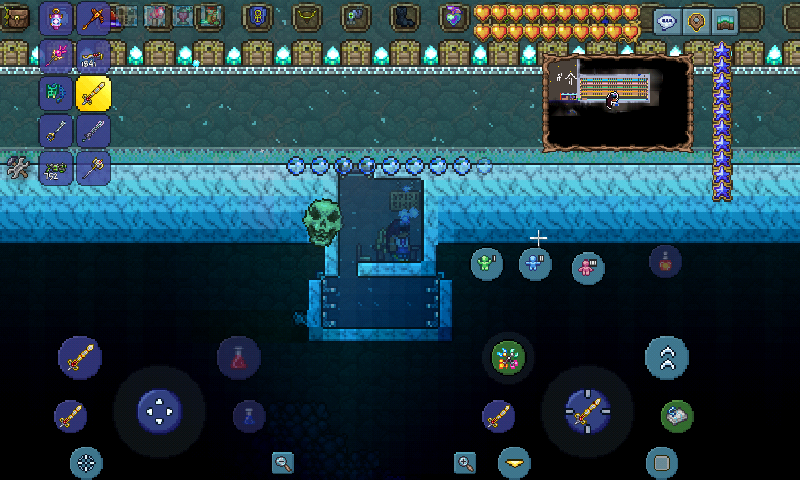Select the golden hammer hotbar slot
Screen dimensions: 800x480
point(93,167)
